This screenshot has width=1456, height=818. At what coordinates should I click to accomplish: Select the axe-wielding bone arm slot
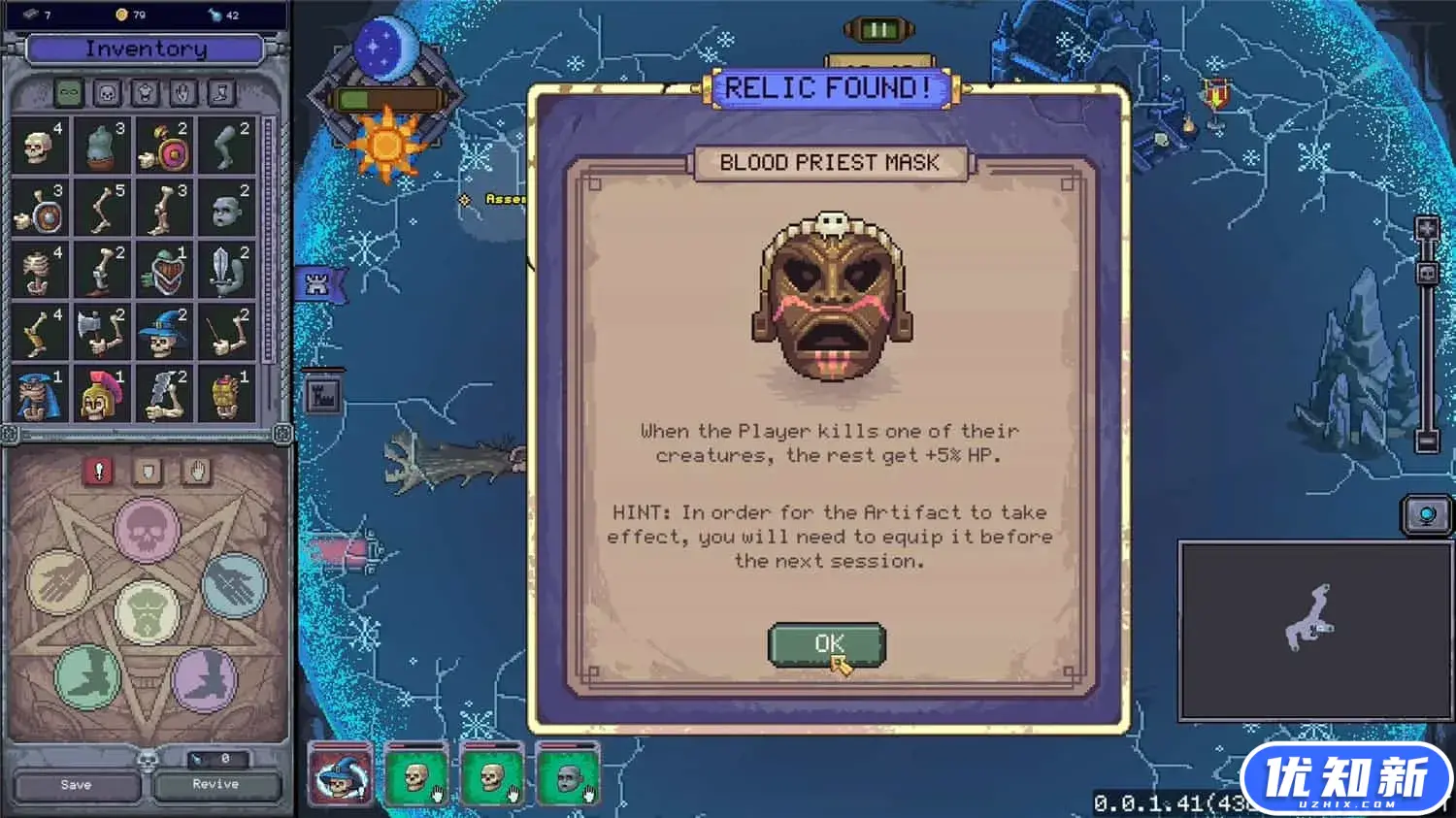[x=101, y=332]
